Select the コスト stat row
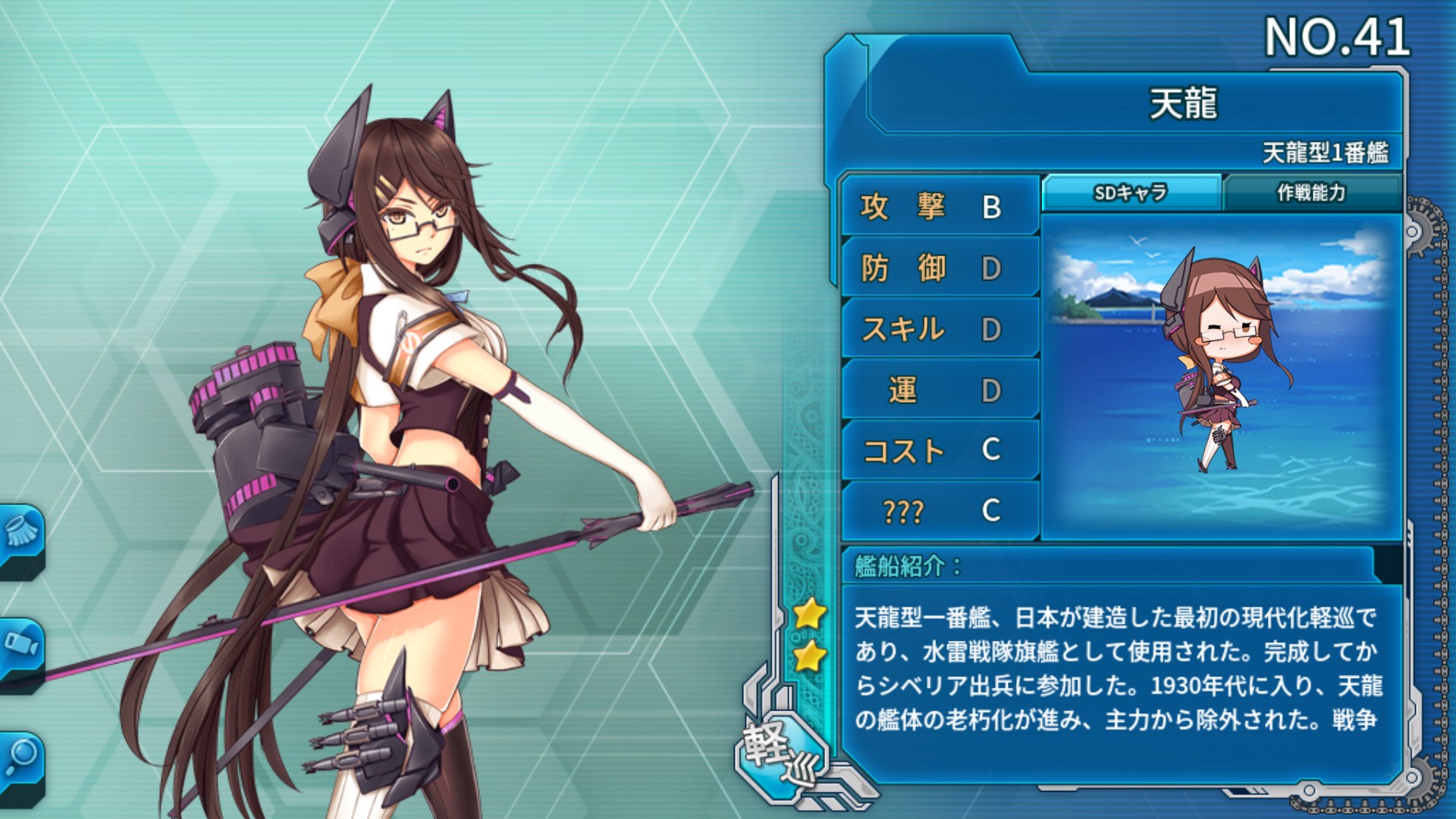The height and width of the screenshot is (819, 1456). [939, 450]
